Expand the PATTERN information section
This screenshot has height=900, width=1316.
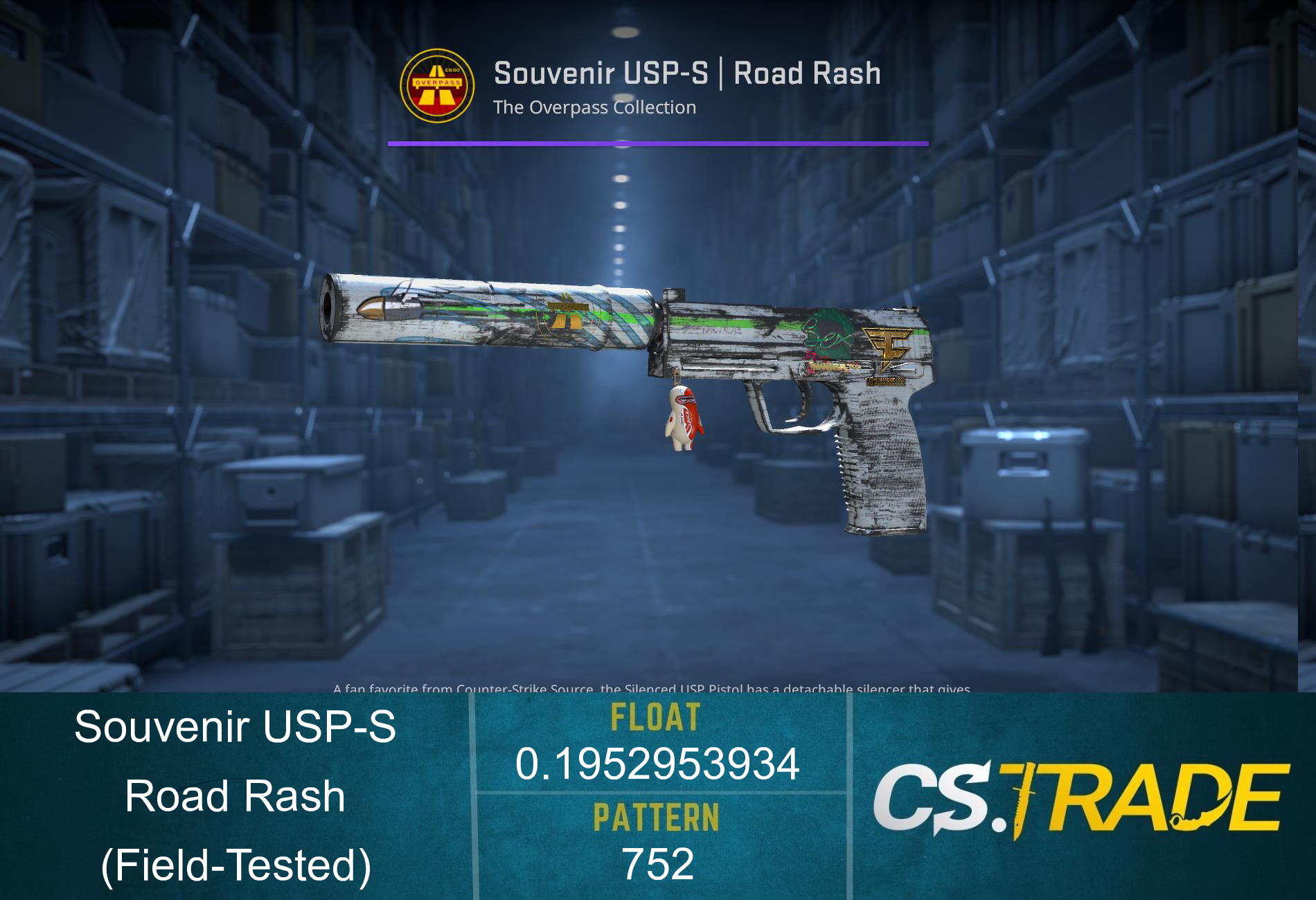point(655,818)
